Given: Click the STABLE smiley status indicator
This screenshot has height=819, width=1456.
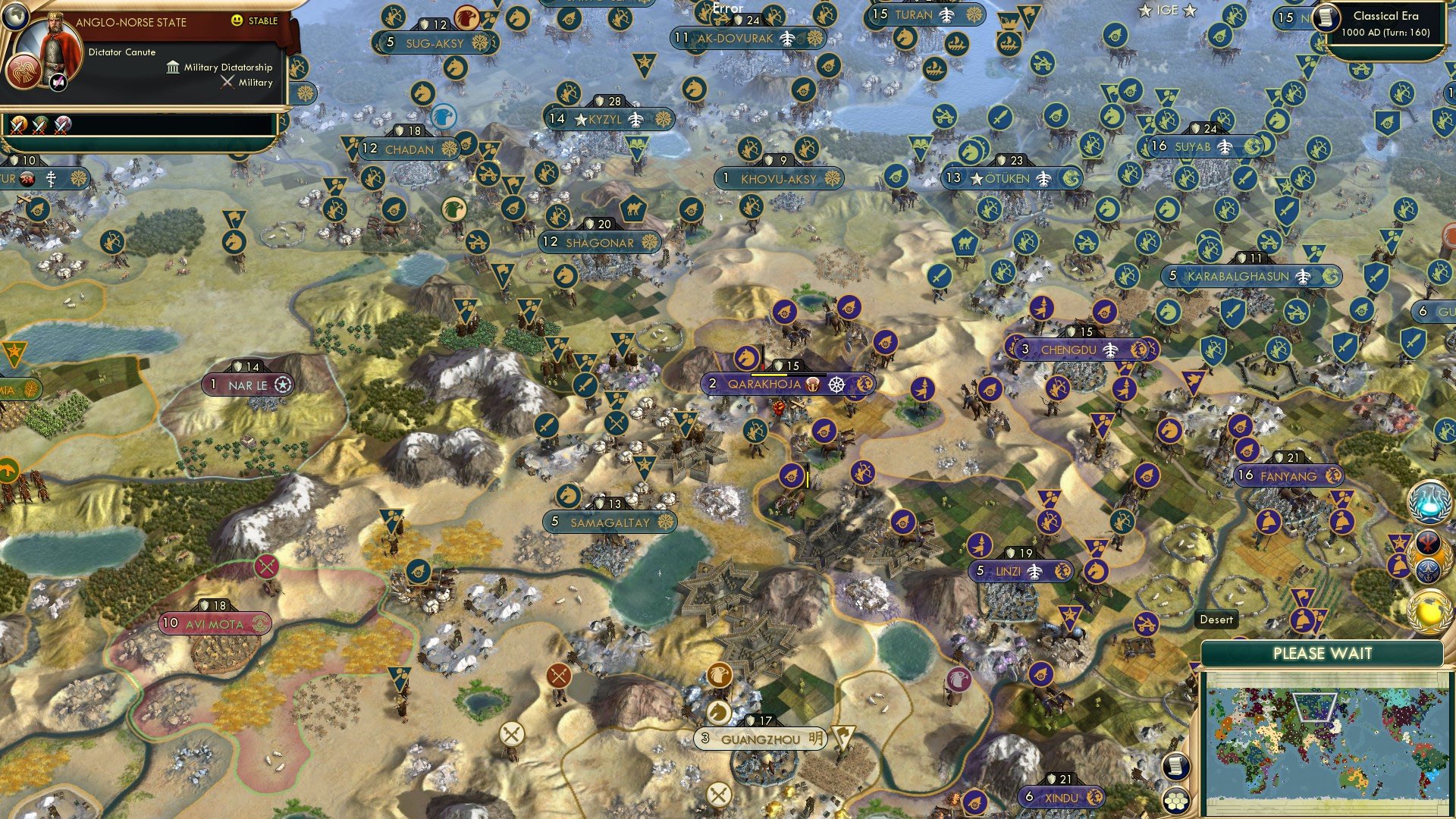Looking at the screenshot, I should pyautogui.click(x=237, y=20).
